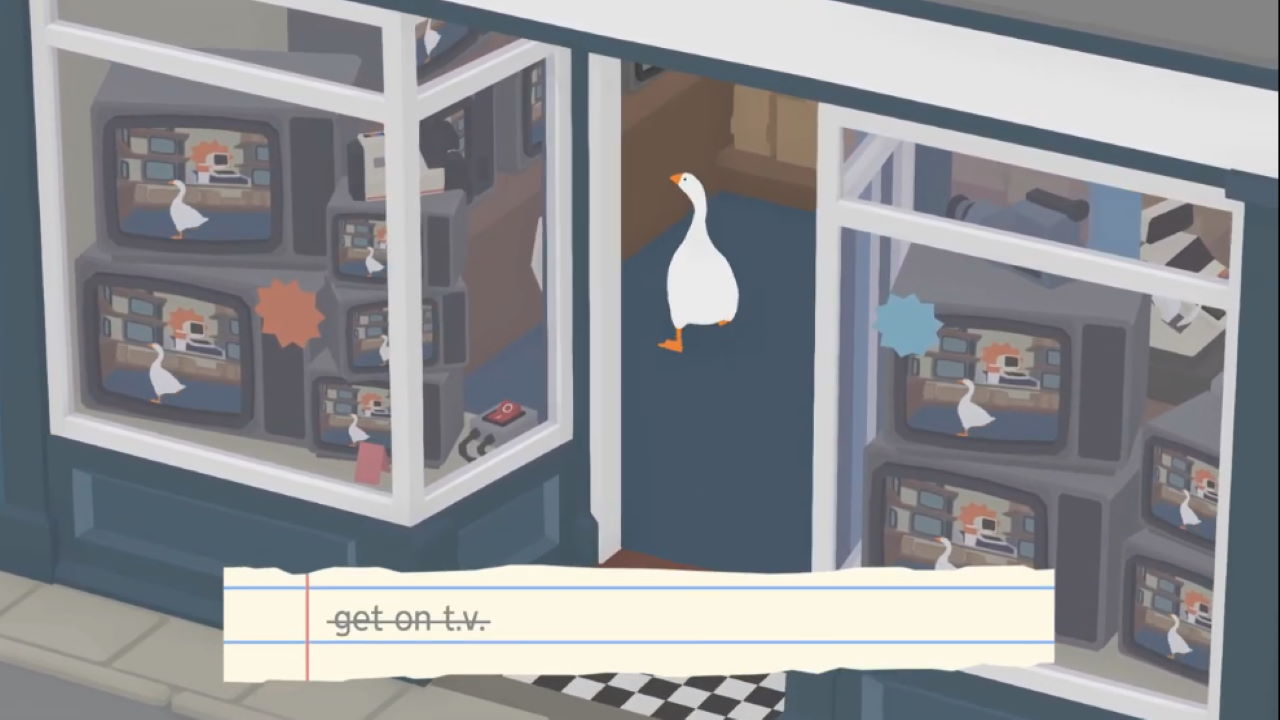Select the to-do list notepad
This screenshot has width=1280, height=720.
[x=640, y=620]
